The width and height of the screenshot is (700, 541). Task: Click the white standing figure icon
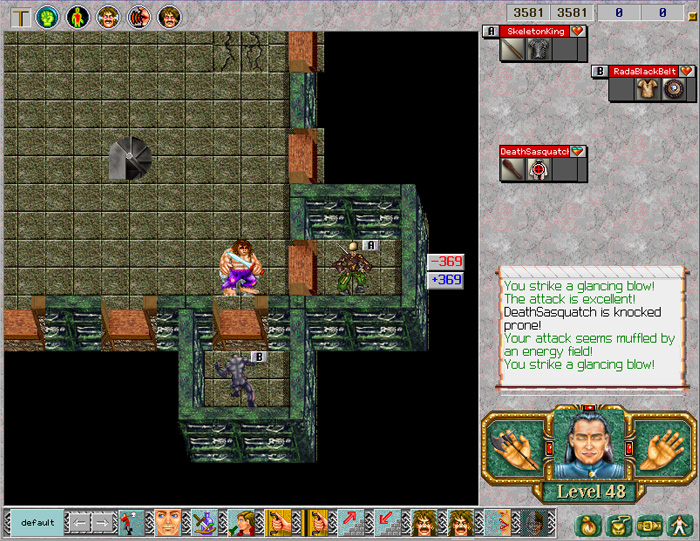coord(679,524)
